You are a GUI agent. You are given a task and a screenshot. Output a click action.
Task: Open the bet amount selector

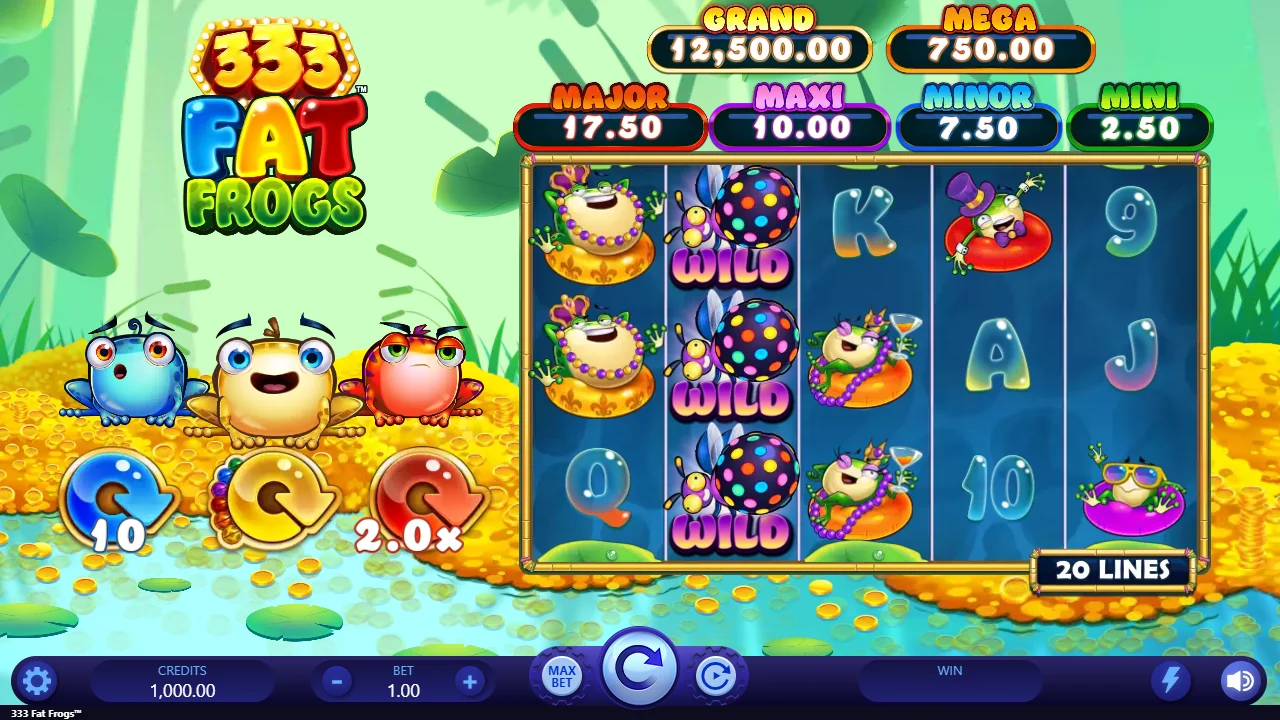click(x=402, y=680)
